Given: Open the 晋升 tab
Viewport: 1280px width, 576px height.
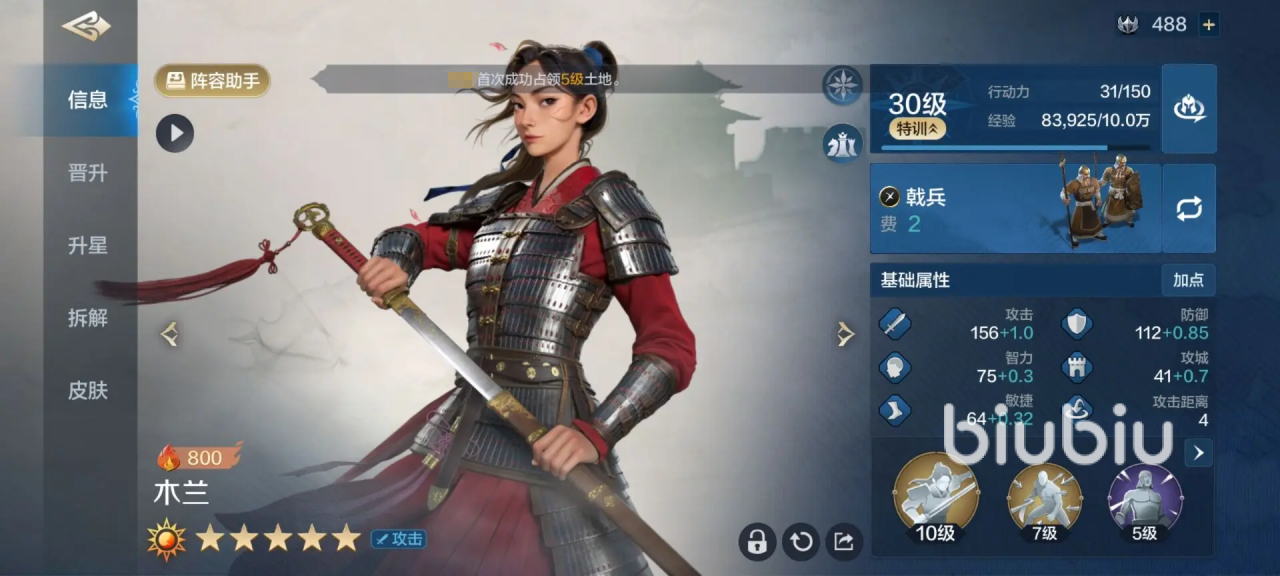Looking at the screenshot, I should 88,173.
